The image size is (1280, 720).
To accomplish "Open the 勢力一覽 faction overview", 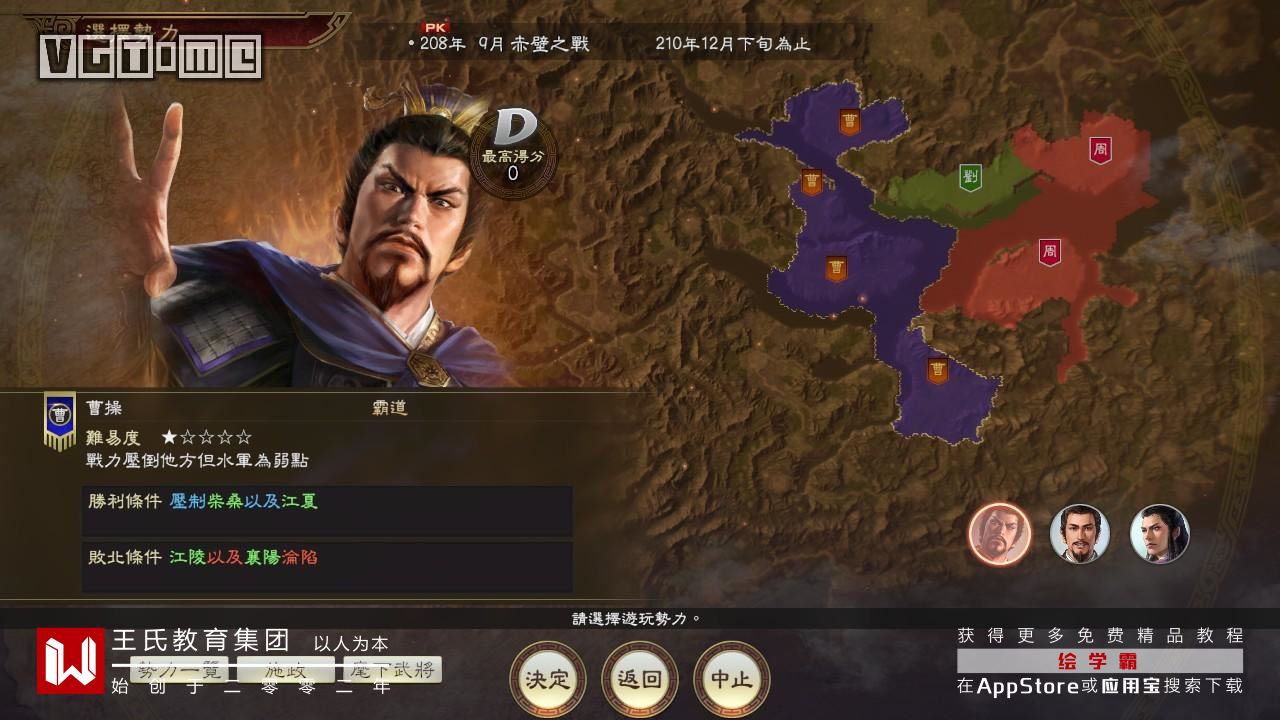I will (x=181, y=669).
